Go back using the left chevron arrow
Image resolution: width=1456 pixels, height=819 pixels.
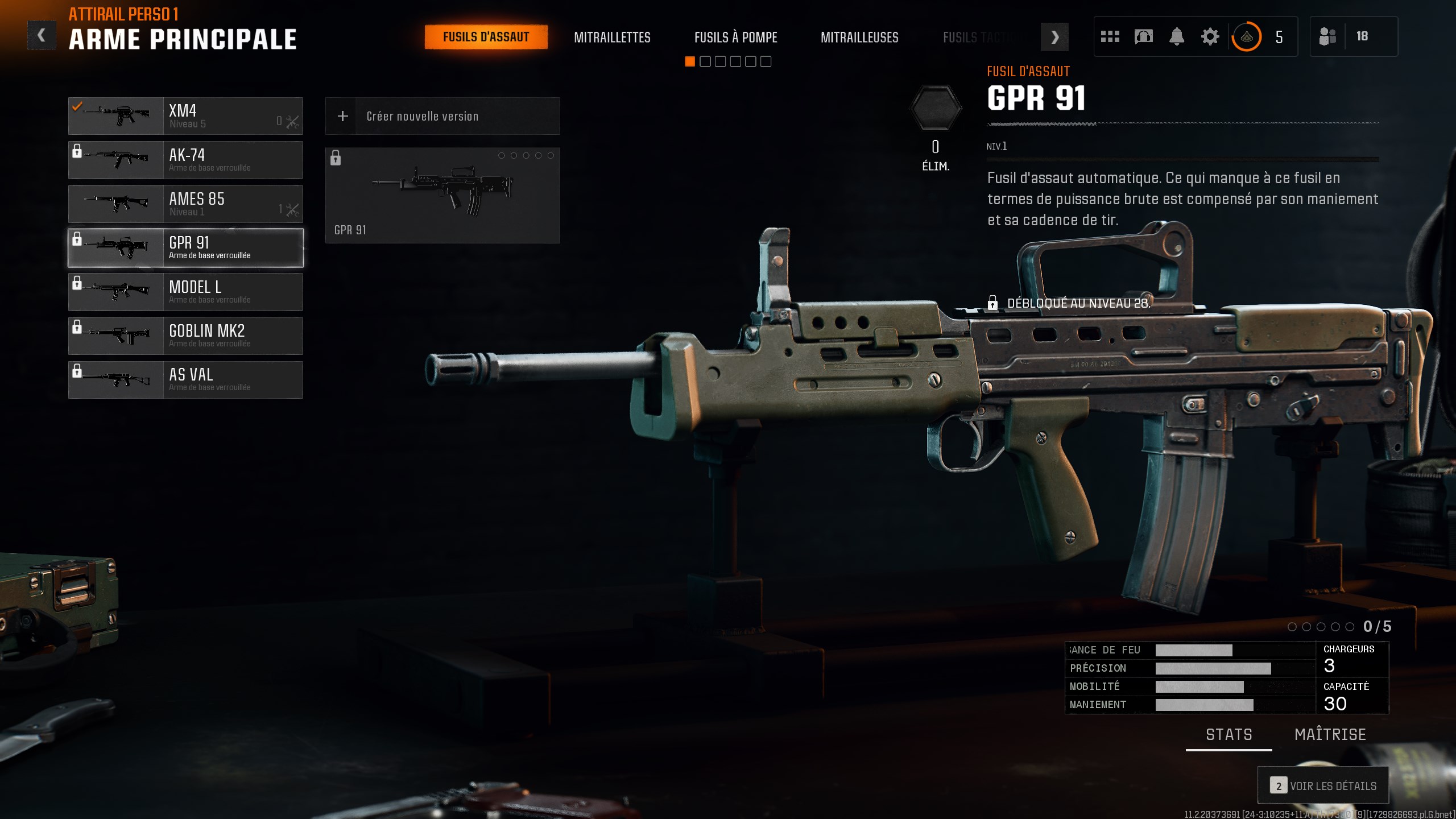41,35
